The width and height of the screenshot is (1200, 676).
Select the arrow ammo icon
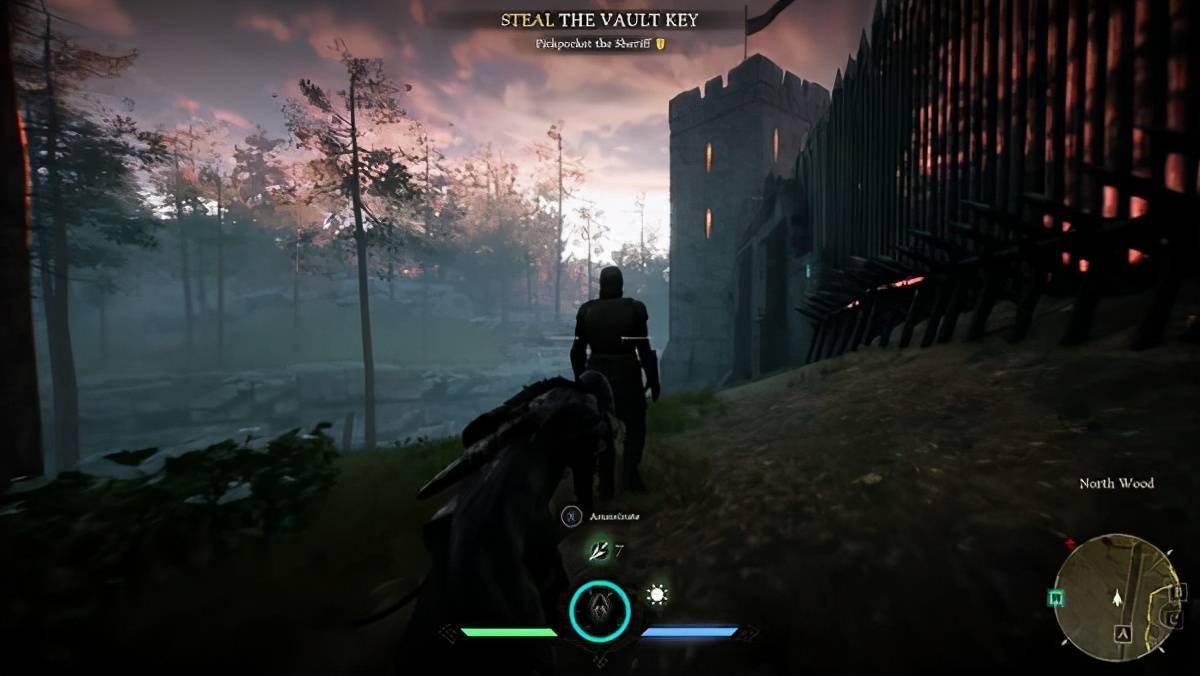click(599, 549)
